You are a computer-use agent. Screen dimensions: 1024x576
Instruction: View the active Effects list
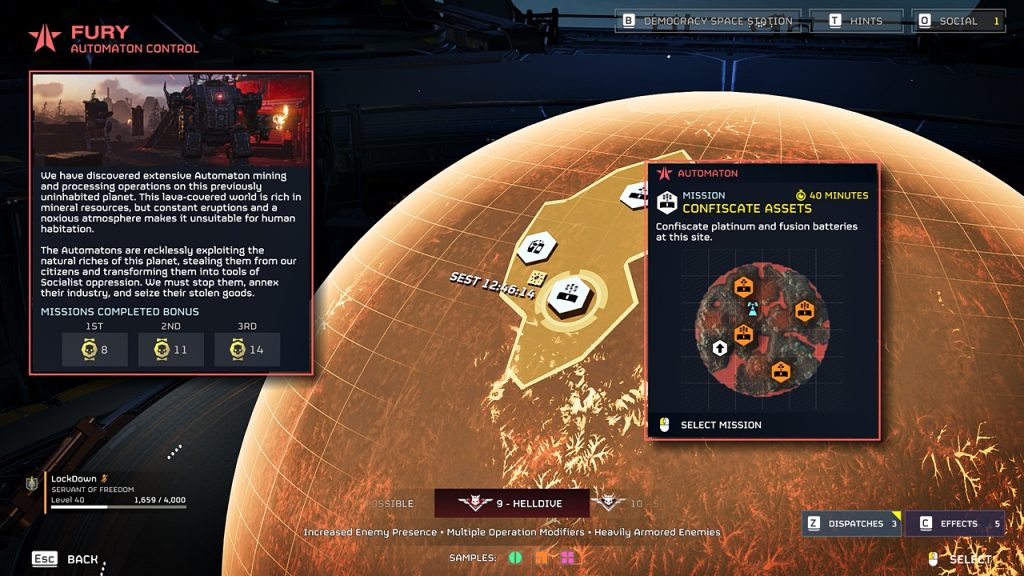tap(957, 523)
